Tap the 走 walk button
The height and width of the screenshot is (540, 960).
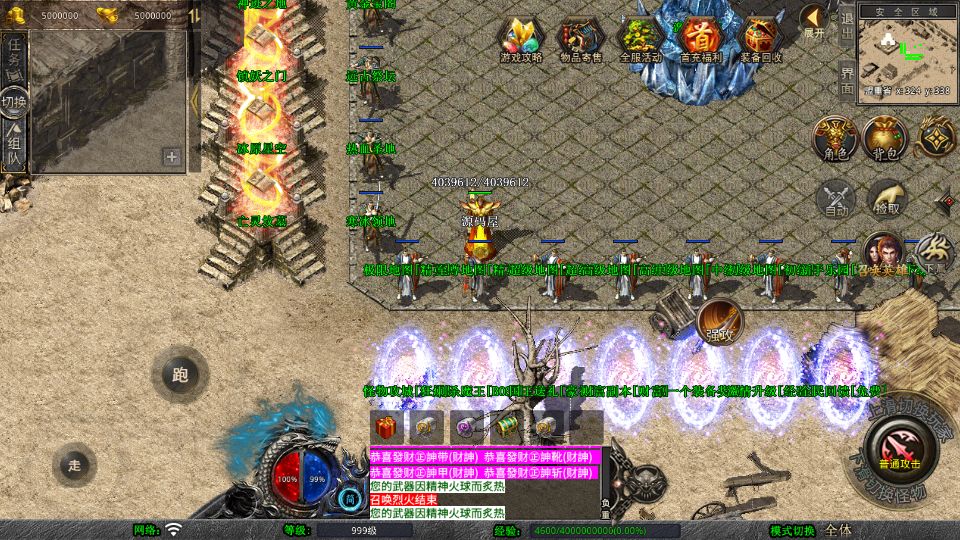pos(74,464)
